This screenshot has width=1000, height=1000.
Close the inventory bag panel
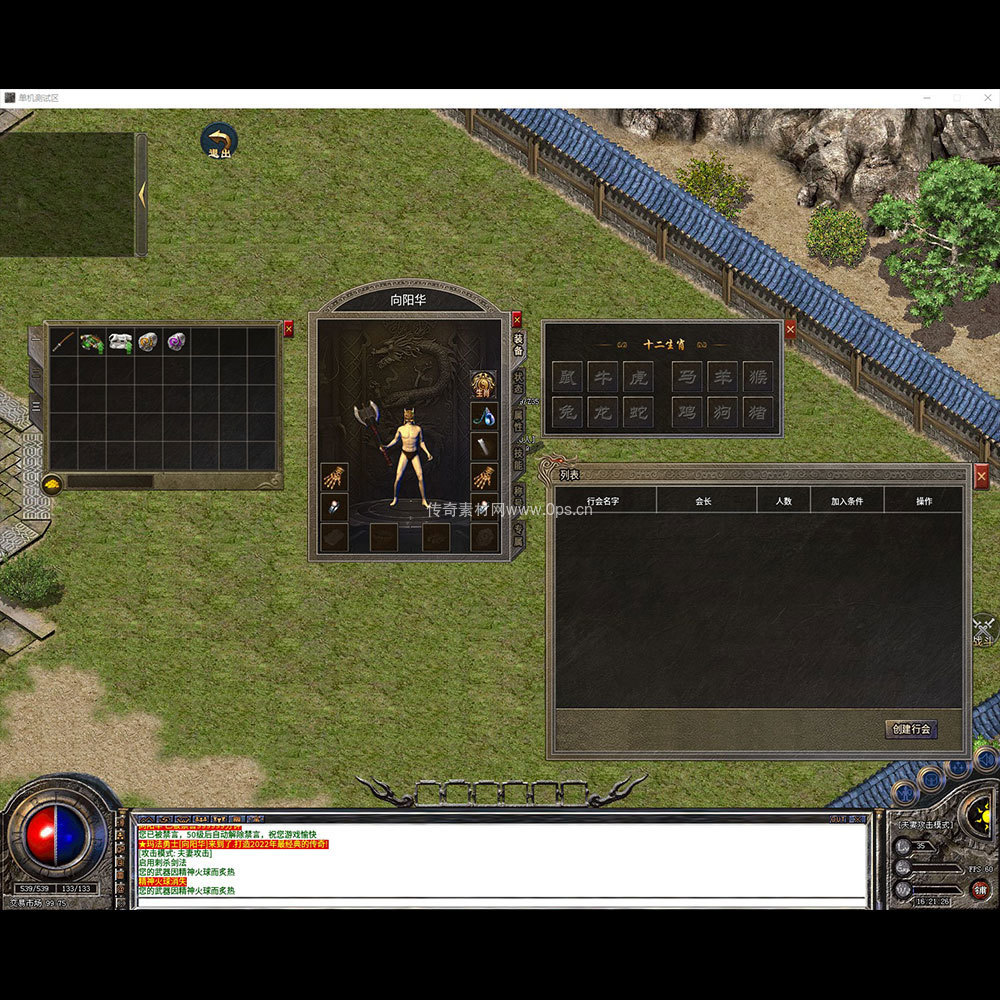point(289,328)
